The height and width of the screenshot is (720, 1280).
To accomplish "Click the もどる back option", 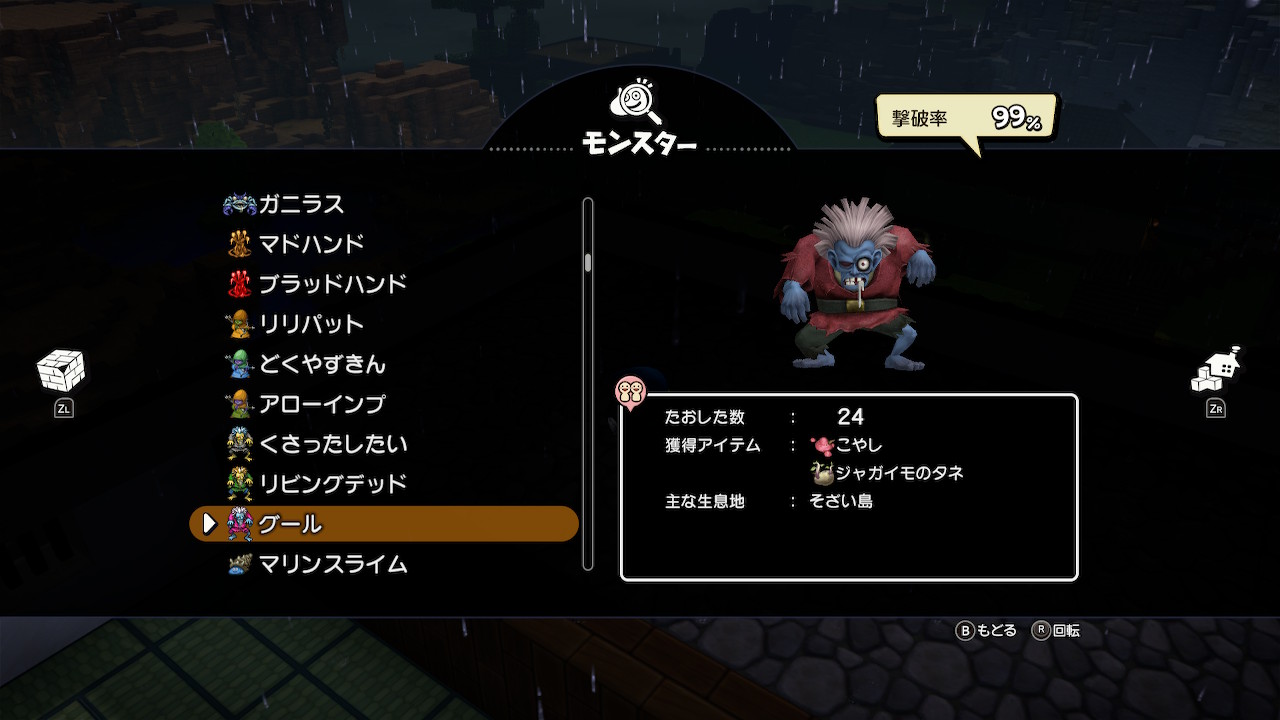I will click(x=987, y=631).
